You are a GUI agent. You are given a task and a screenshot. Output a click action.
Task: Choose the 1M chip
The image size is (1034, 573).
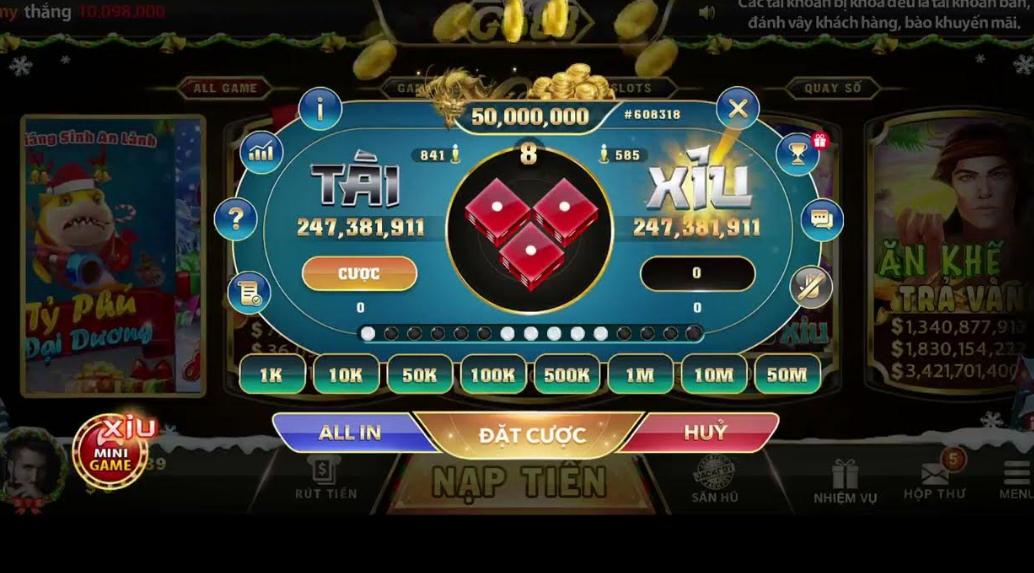pos(640,375)
